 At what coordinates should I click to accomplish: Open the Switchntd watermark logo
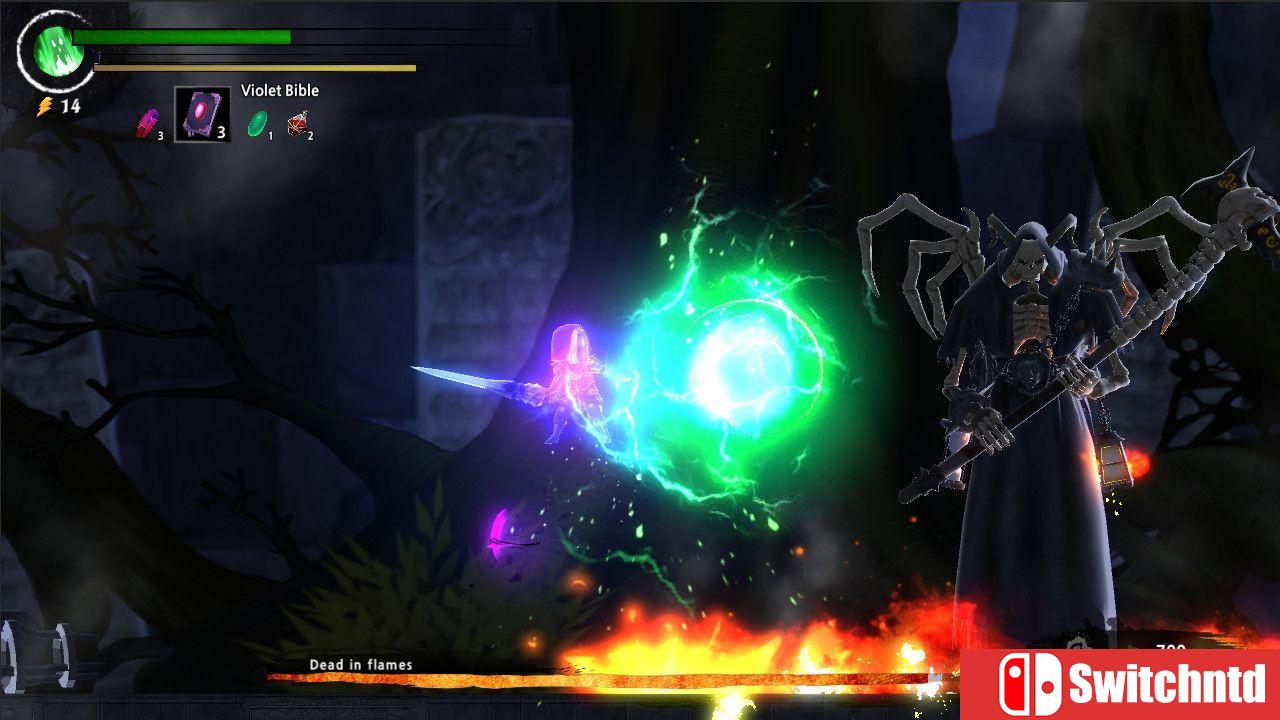(x=1120, y=684)
